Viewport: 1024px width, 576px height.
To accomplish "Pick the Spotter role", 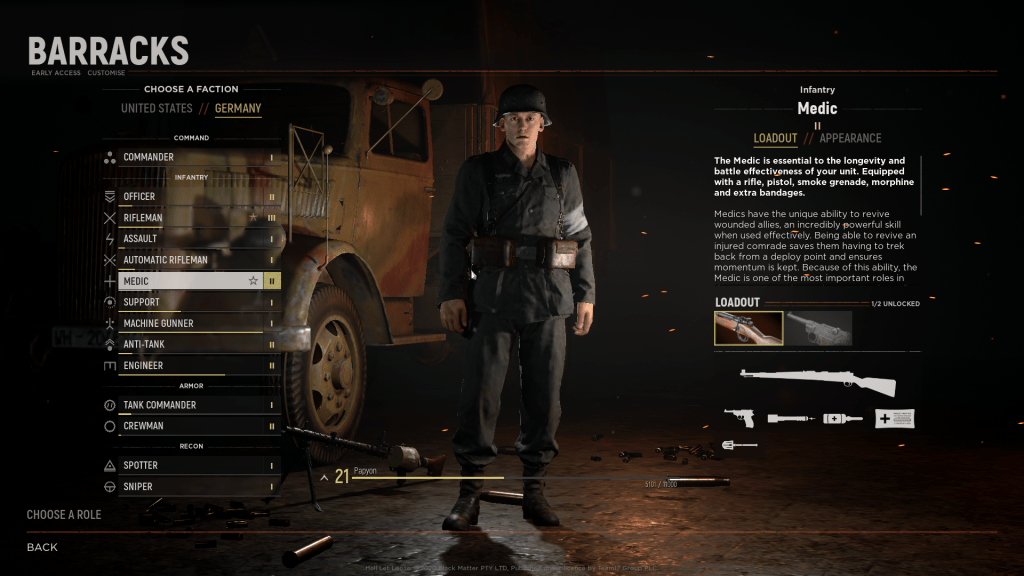I will point(190,466).
